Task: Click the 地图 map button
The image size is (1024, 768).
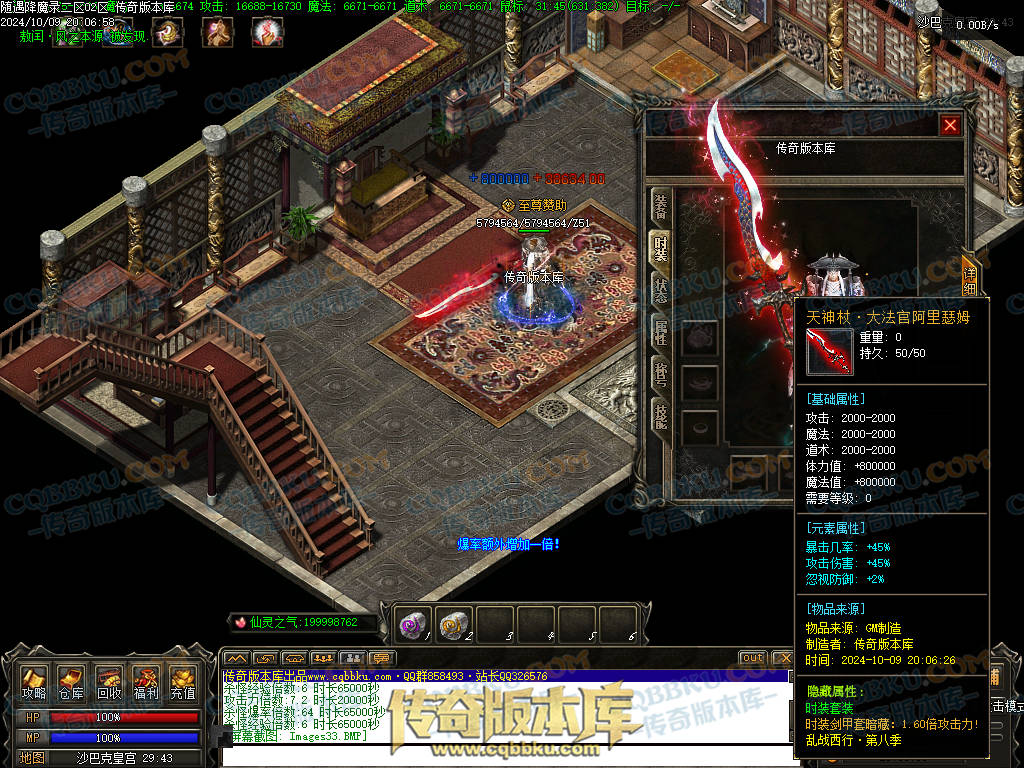Action: [33, 758]
